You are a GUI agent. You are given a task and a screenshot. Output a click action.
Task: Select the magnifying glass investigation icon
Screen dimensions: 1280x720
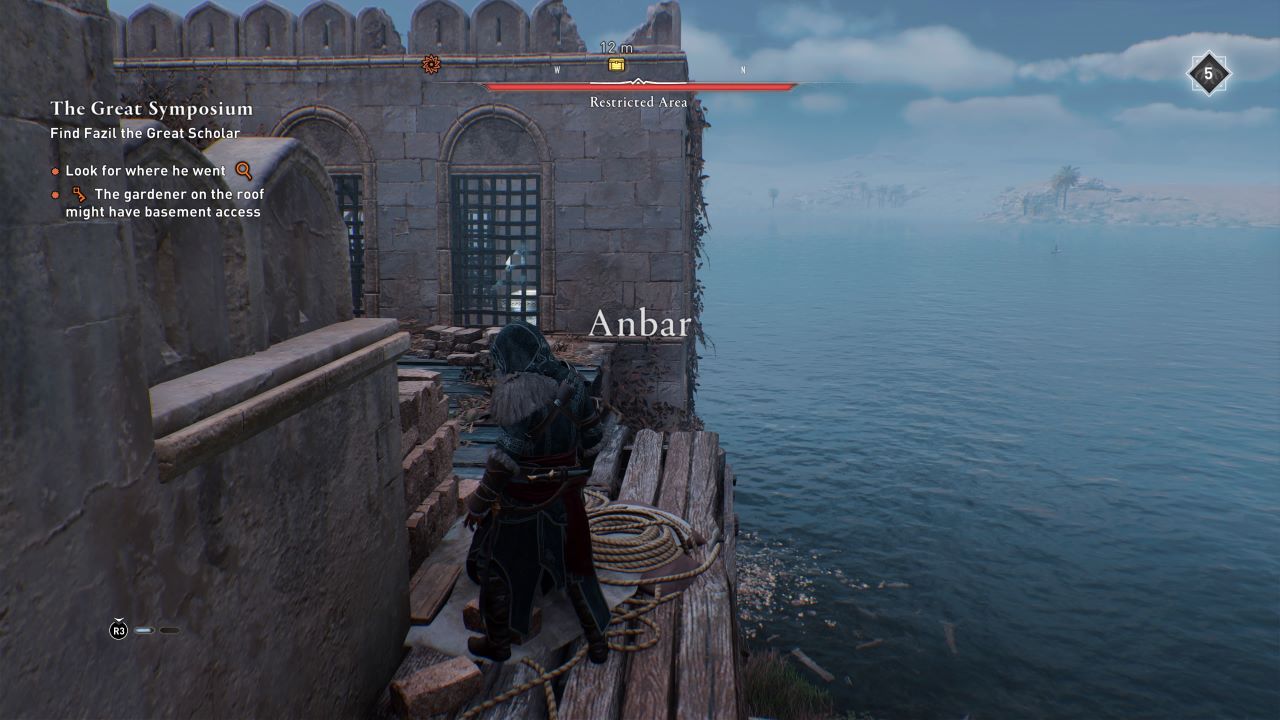click(241, 170)
